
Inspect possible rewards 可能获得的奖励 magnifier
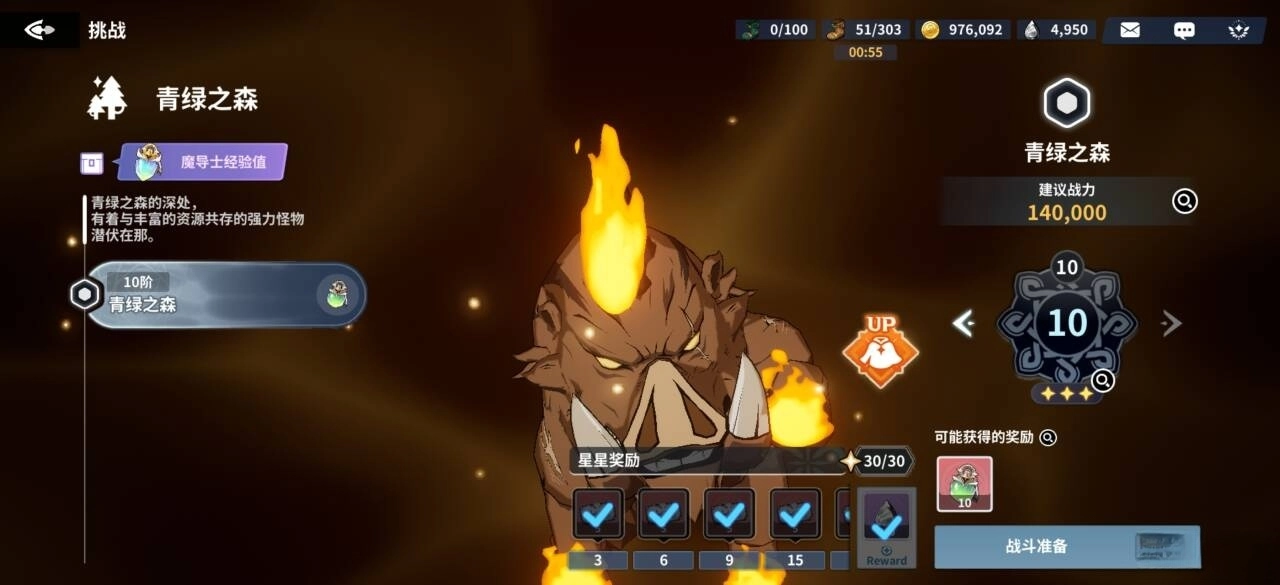[1048, 437]
